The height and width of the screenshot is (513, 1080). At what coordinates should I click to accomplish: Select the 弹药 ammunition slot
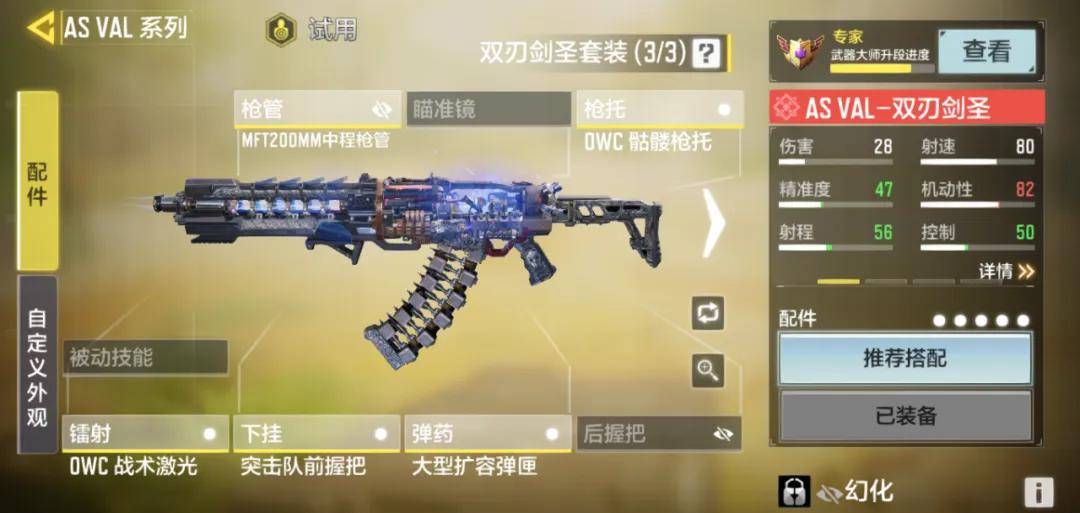click(487, 434)
